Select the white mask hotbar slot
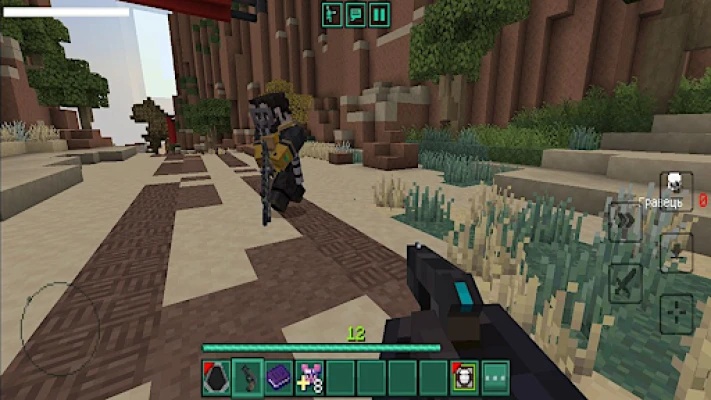The image size is (711, 400). (464, 378)
